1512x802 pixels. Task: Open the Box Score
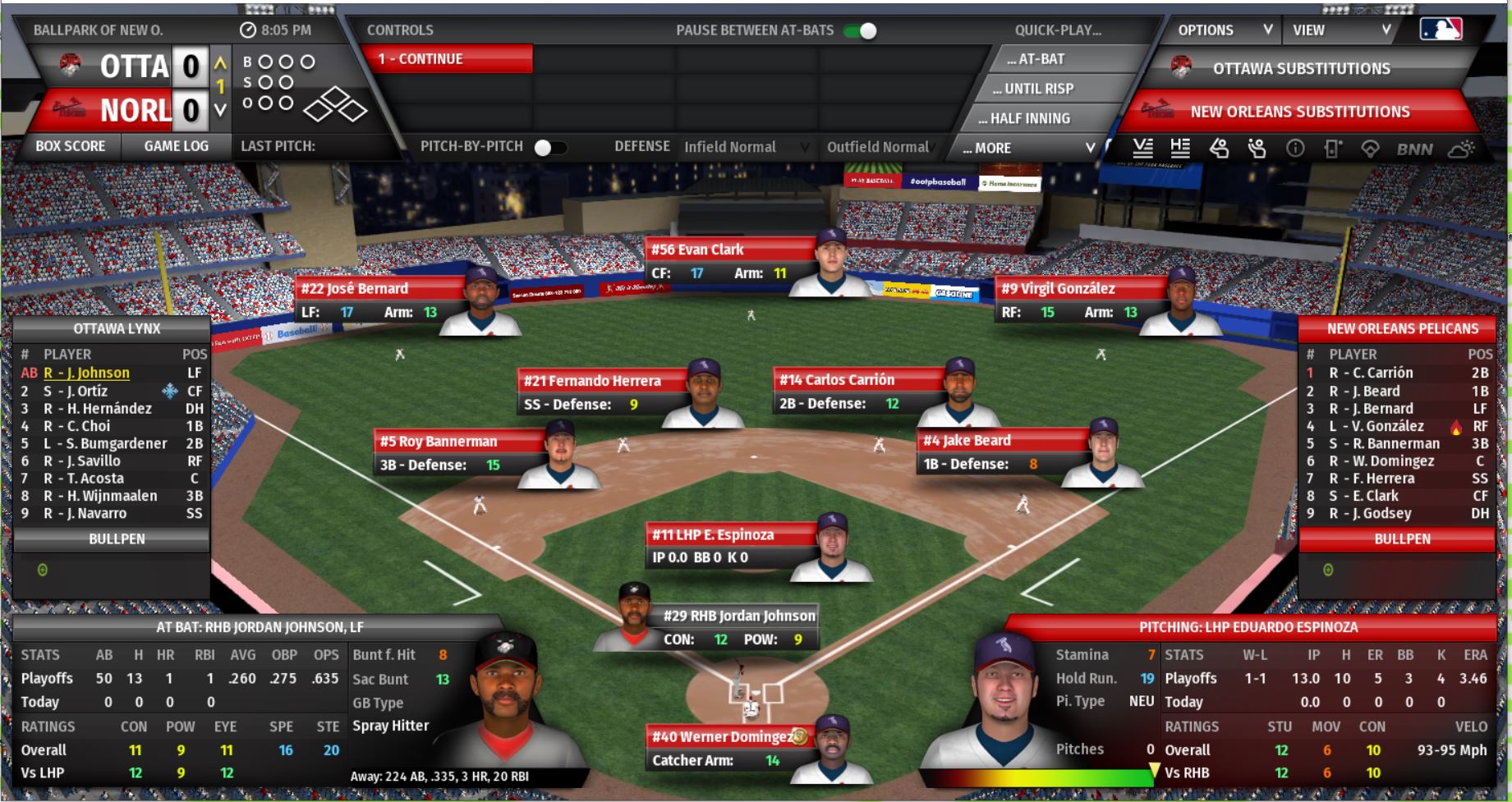(x=71, y=146)
